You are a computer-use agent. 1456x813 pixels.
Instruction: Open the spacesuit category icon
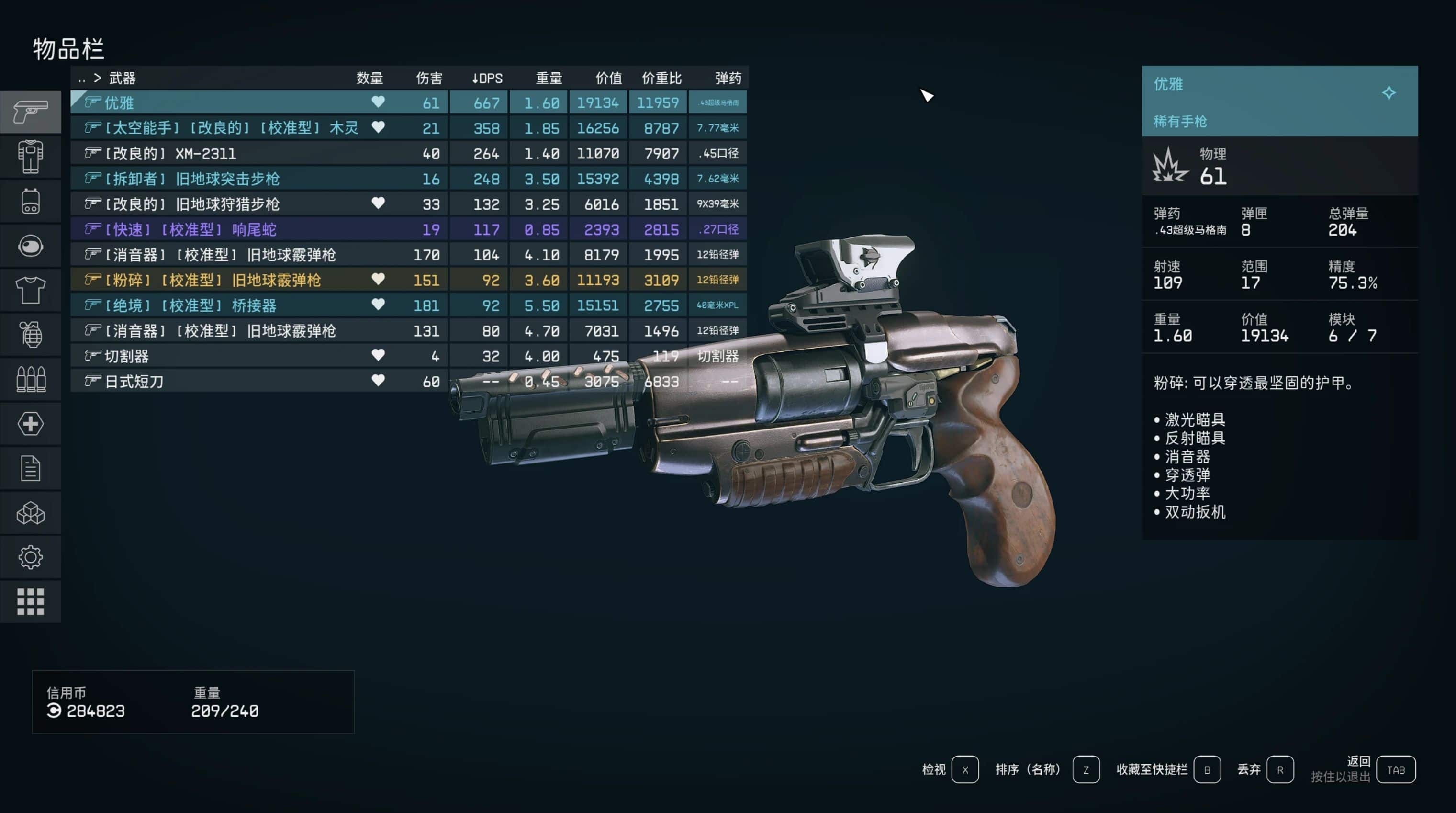tap(31, 157)
